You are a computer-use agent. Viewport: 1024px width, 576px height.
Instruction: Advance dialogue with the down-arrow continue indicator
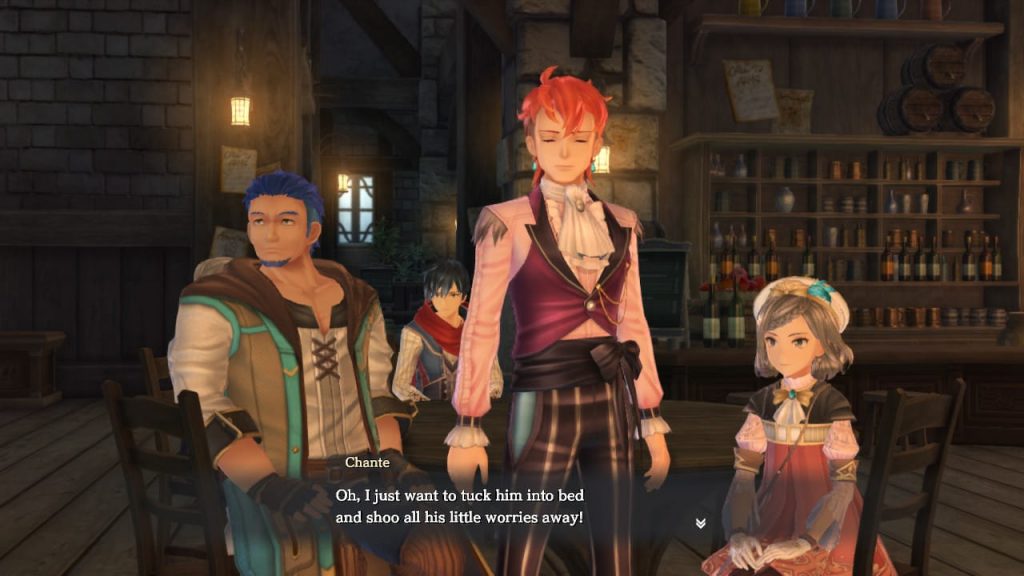(701, 523)
